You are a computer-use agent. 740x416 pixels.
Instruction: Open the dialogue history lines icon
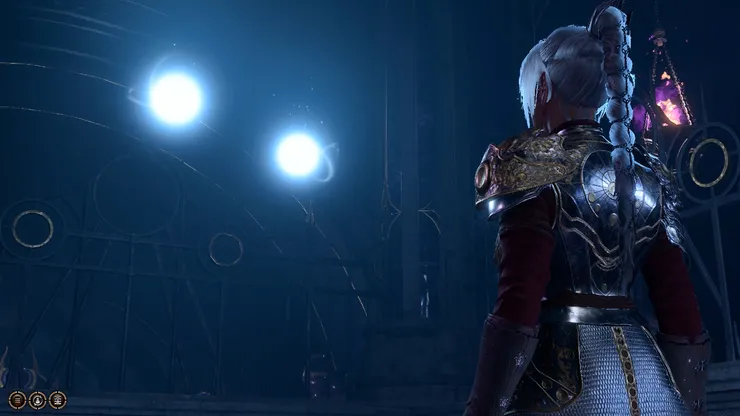click(x=17, y=400)
